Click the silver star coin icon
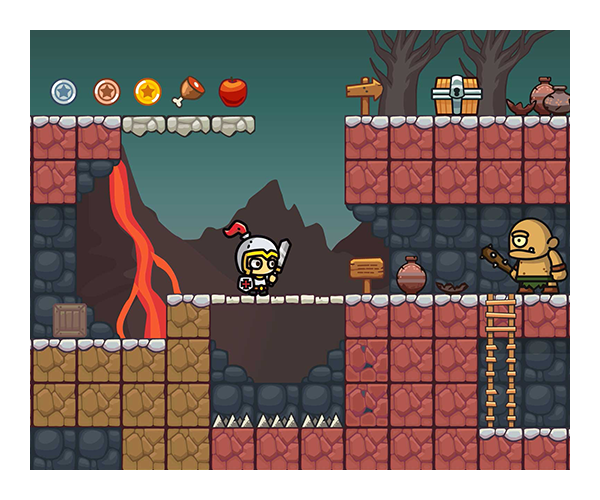Screen dimensions: 600x500 pyautogui.click(x=64, y=92)
